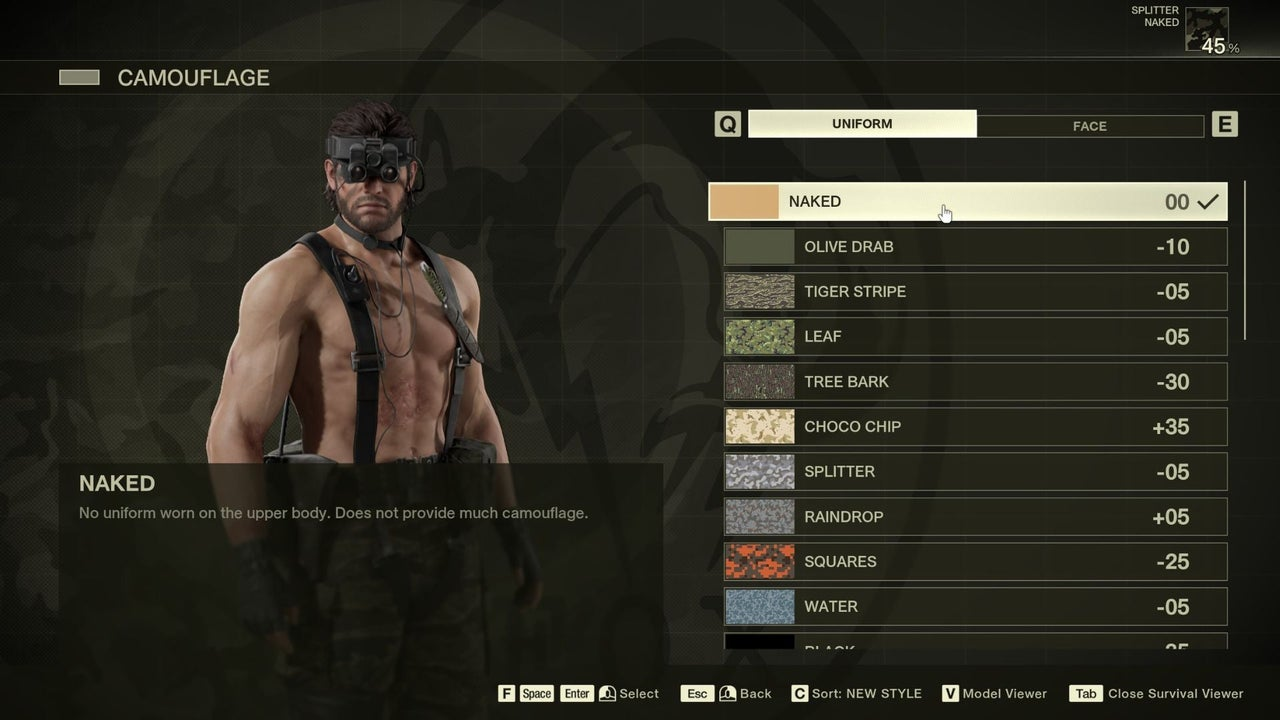Choose the Tree Bark uniform

pos(975,382)
